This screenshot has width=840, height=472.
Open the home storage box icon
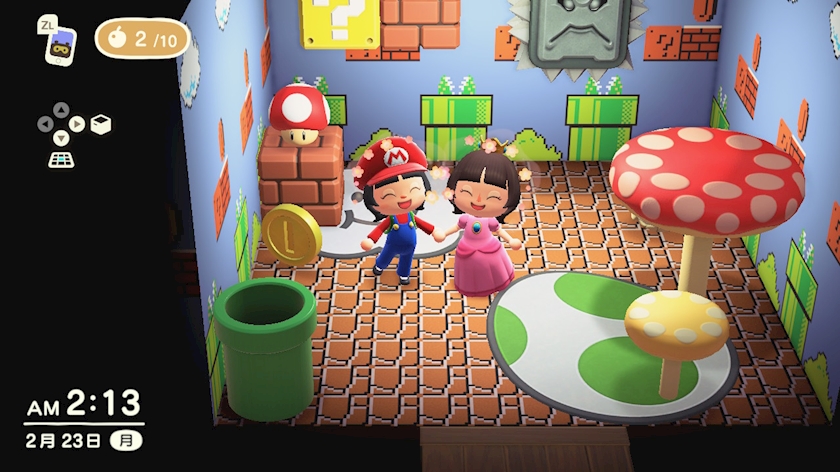click(101, 124)
